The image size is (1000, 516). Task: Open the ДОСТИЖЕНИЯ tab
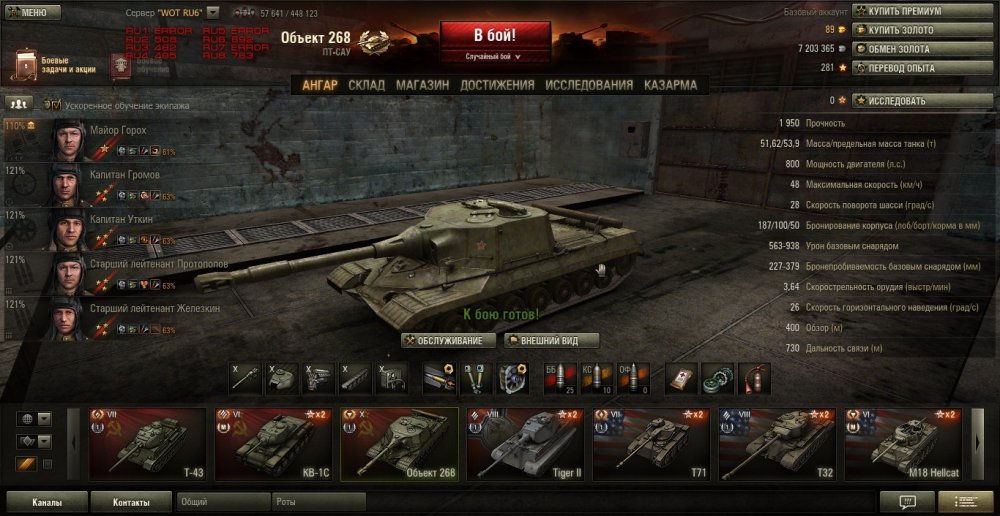(497, 85)
